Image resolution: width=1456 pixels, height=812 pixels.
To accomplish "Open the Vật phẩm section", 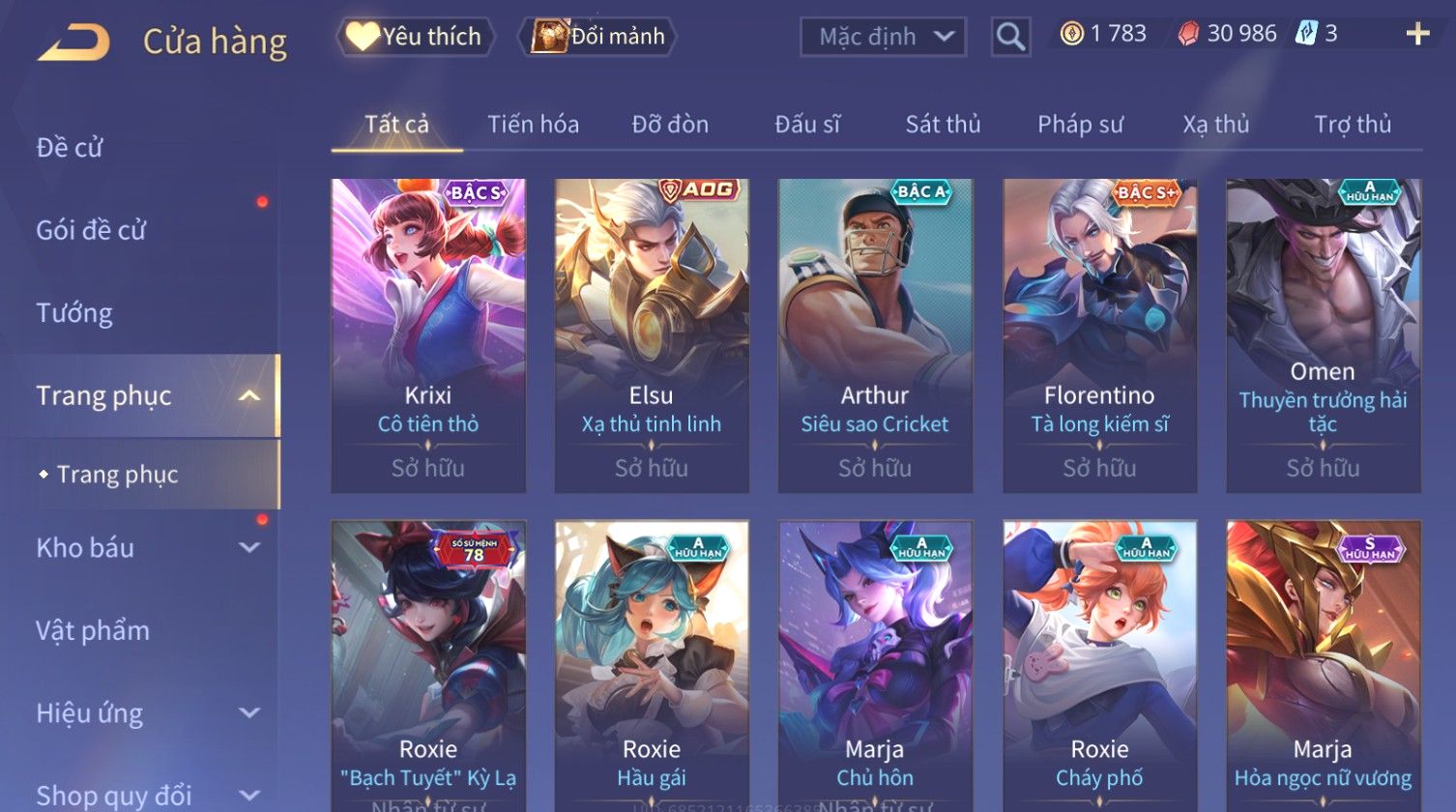I will click(x=93, y=630).
